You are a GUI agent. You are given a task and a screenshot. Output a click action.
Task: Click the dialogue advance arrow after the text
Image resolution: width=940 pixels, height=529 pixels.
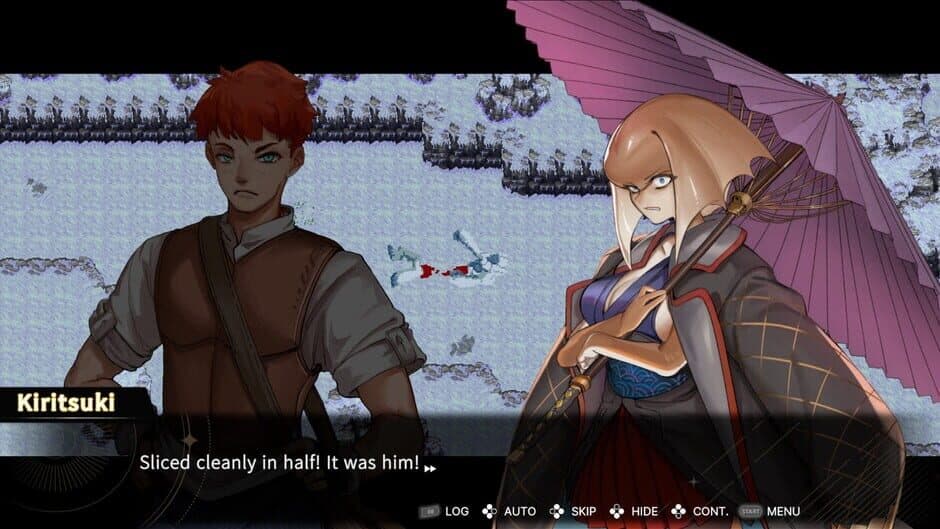point(430,466)
